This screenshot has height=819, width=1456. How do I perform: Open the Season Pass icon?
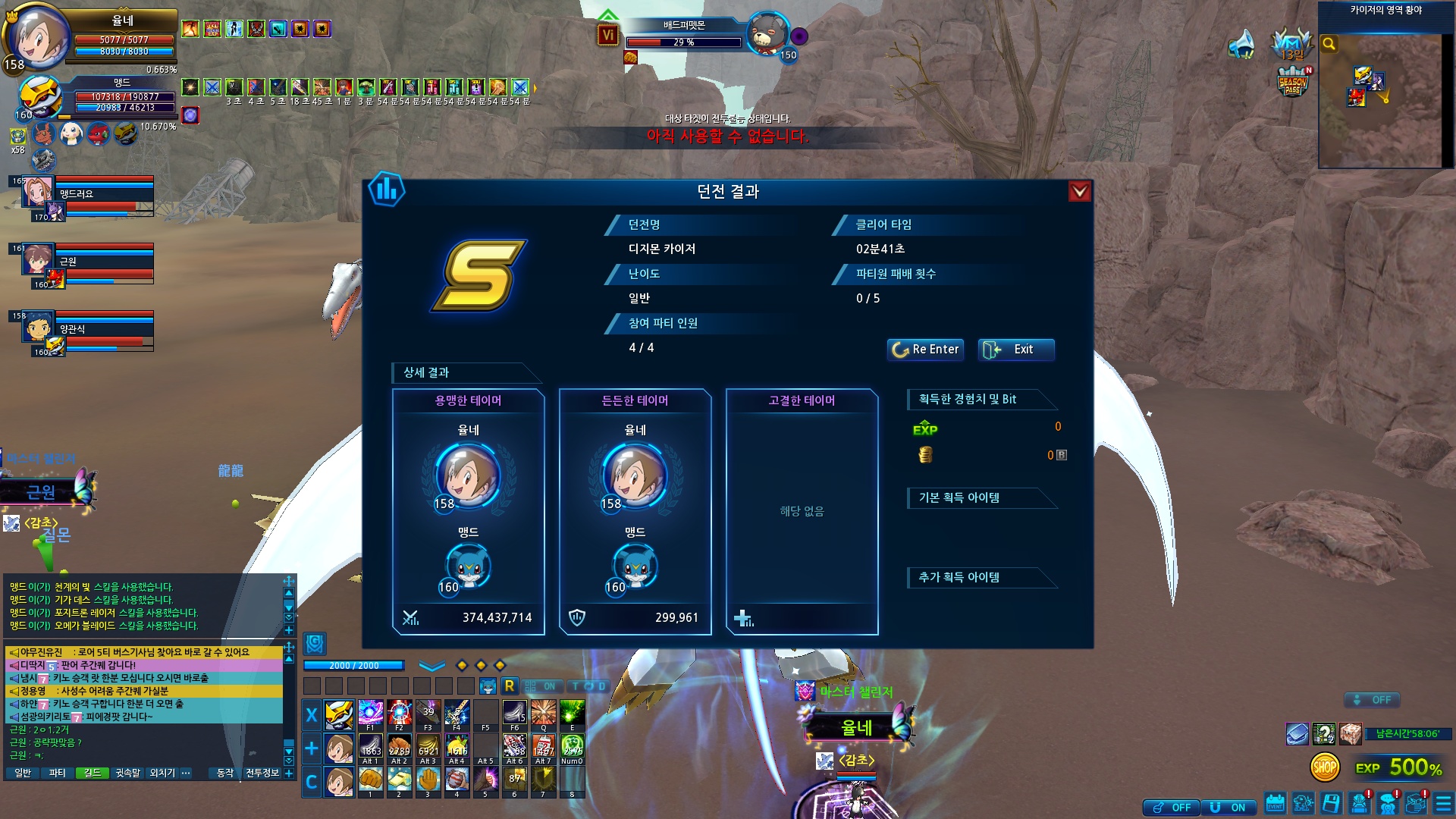point(1293,82)
